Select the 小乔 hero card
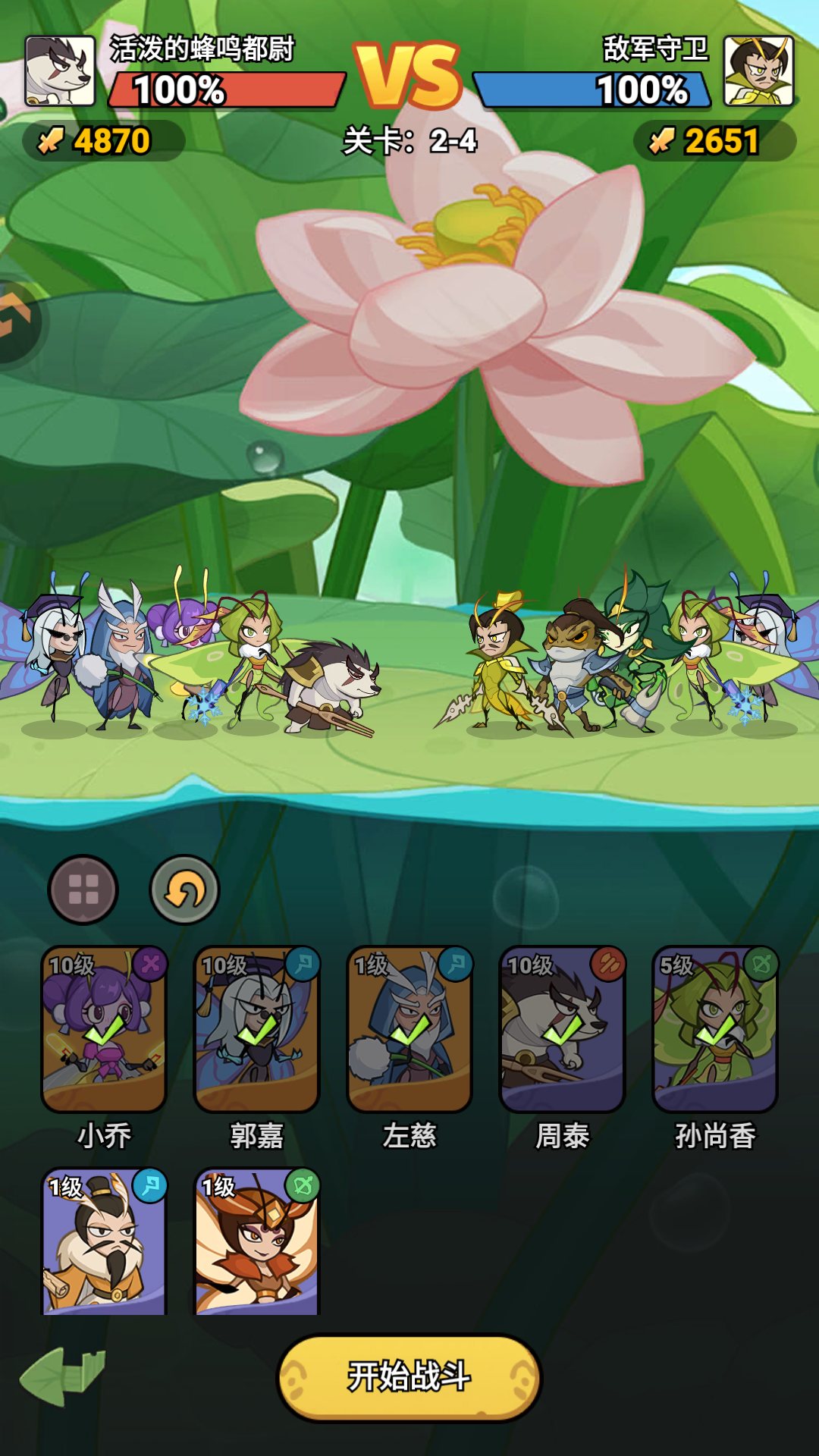 coord(104,1029)
